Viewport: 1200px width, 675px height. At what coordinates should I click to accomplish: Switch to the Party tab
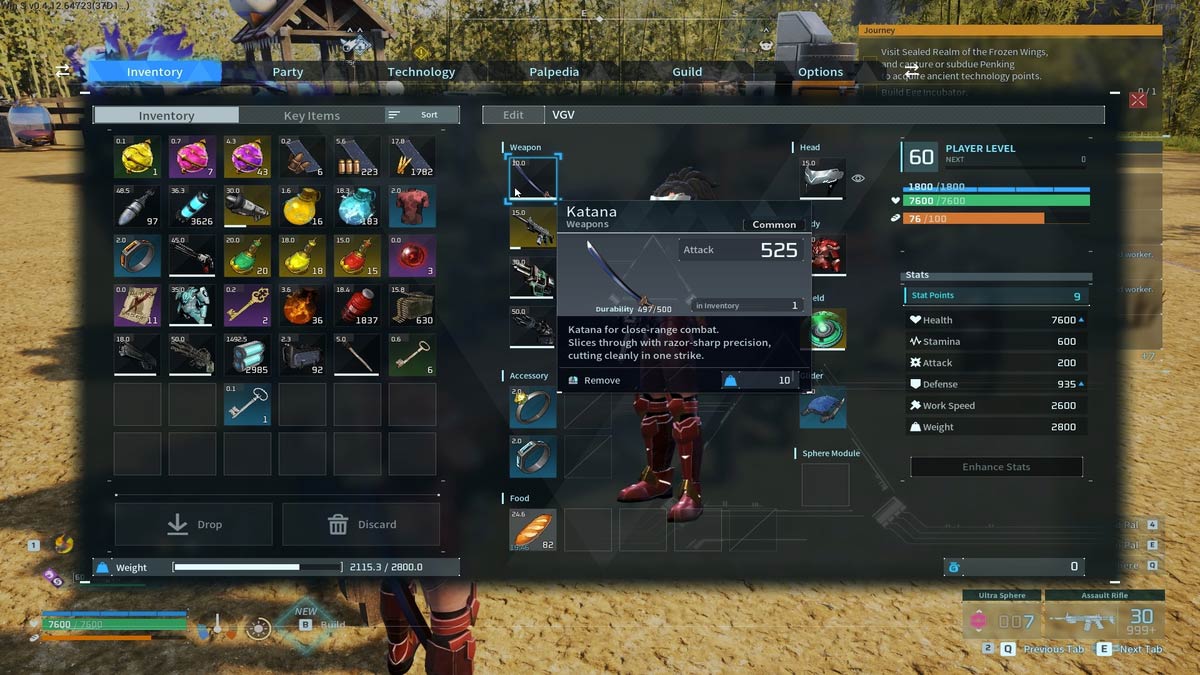pos(288,72)
